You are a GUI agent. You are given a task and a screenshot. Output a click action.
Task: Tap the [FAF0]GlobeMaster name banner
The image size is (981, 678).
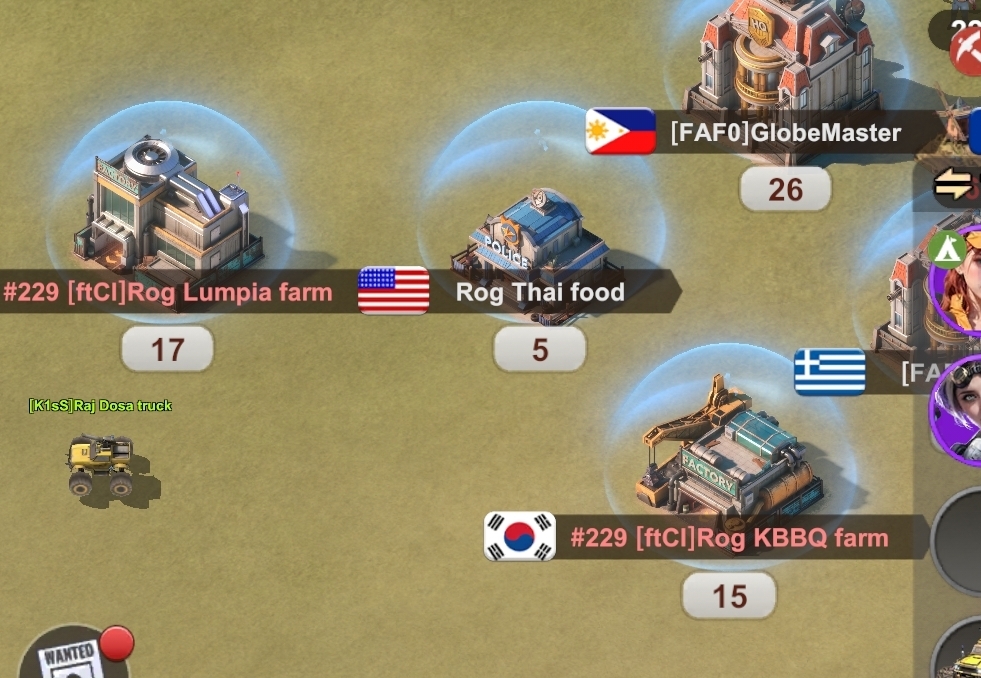785,133
